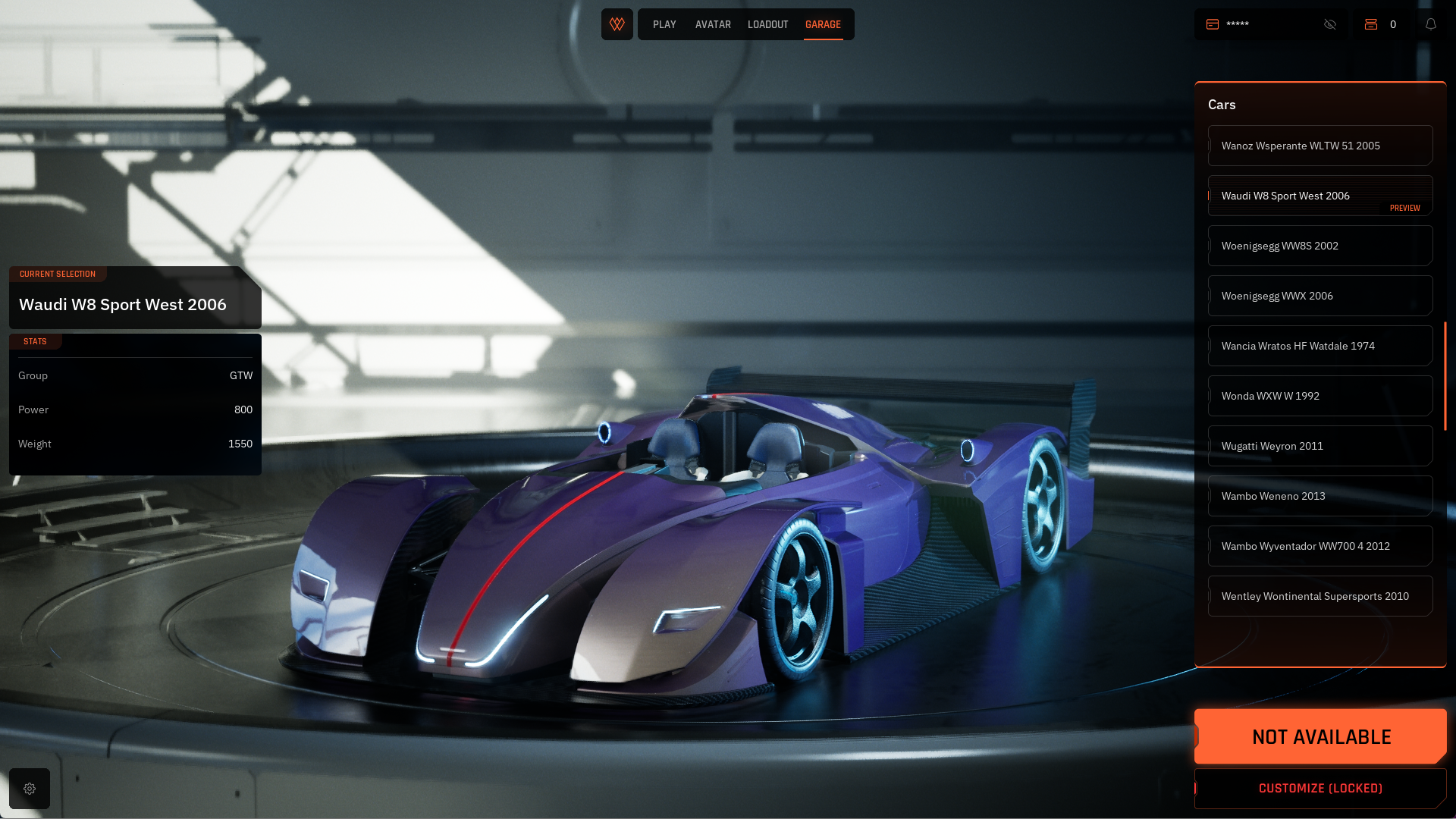Screen dimensions: 1456x819
Task: Switch to the AVATAR tab
Action: [x=713, y=24]
